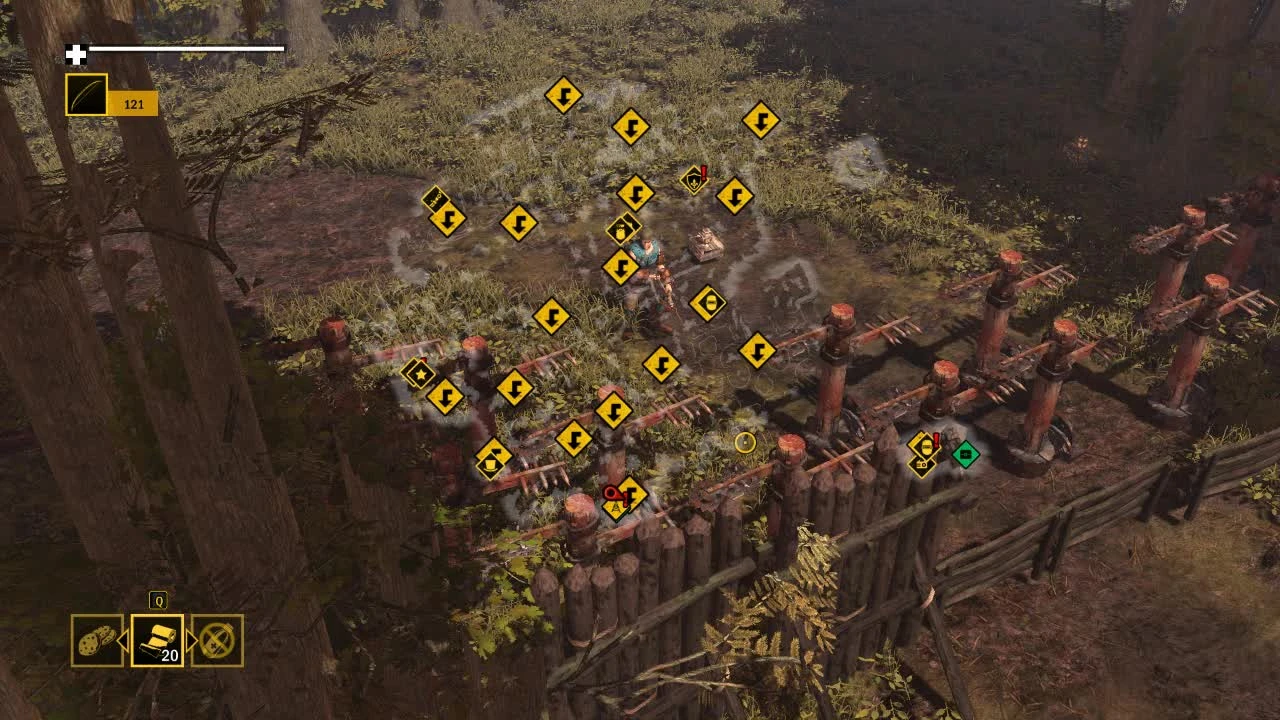1280x720 pixels.
Task: Cycle to the previous item using the left hotbar arrow
Action: click(124, 640)
